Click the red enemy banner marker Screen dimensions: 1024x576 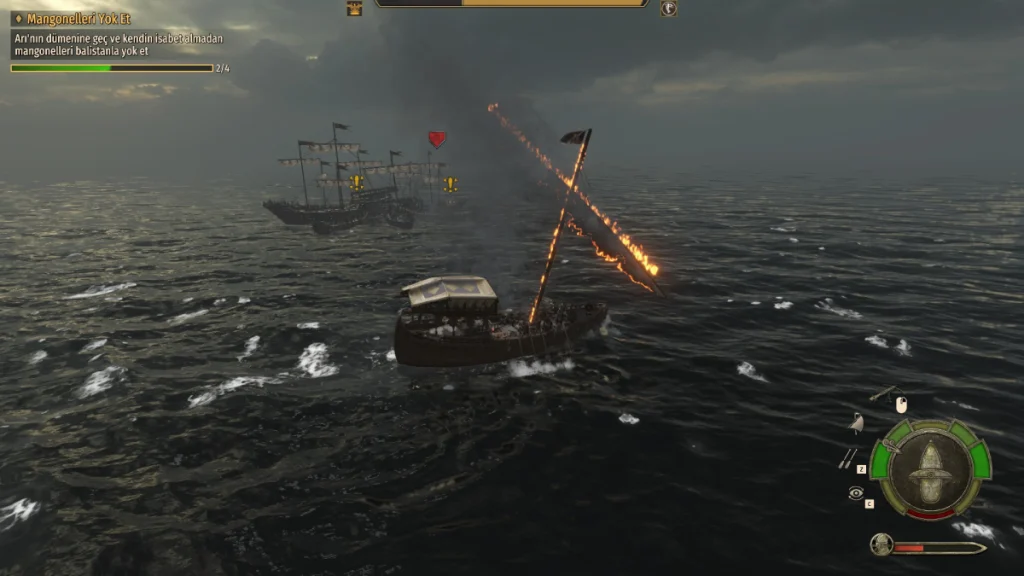[437, 139]
